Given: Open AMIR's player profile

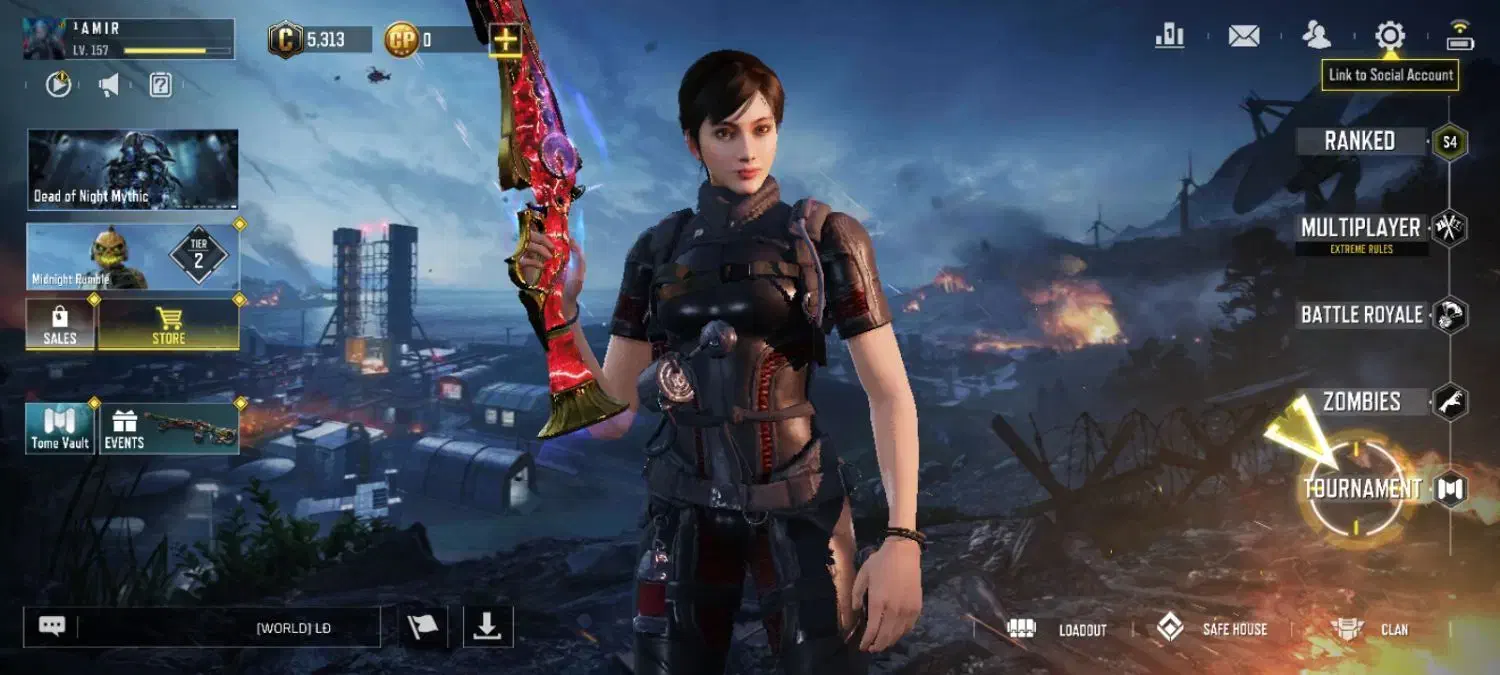Looking at the screenshot, I should [x=129, y=39].
